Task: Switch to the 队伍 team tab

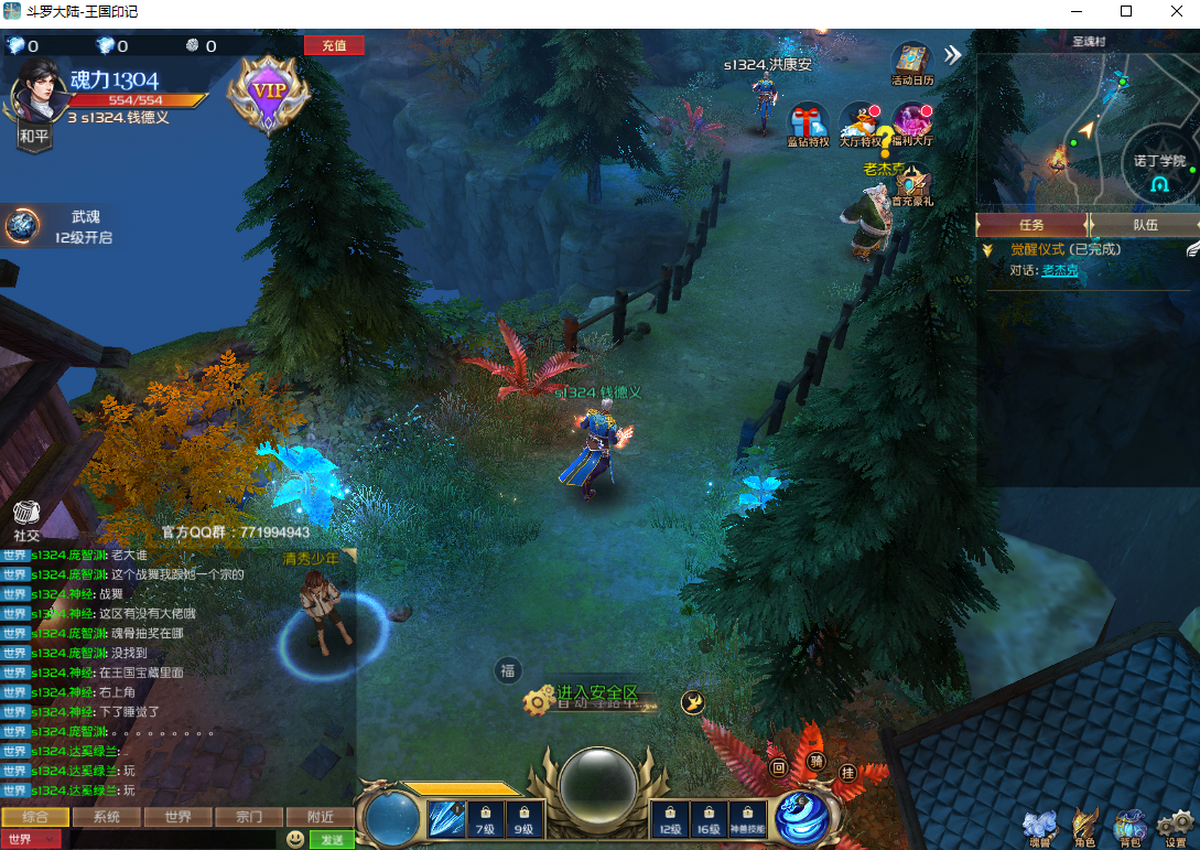Action: [1145, 225]
